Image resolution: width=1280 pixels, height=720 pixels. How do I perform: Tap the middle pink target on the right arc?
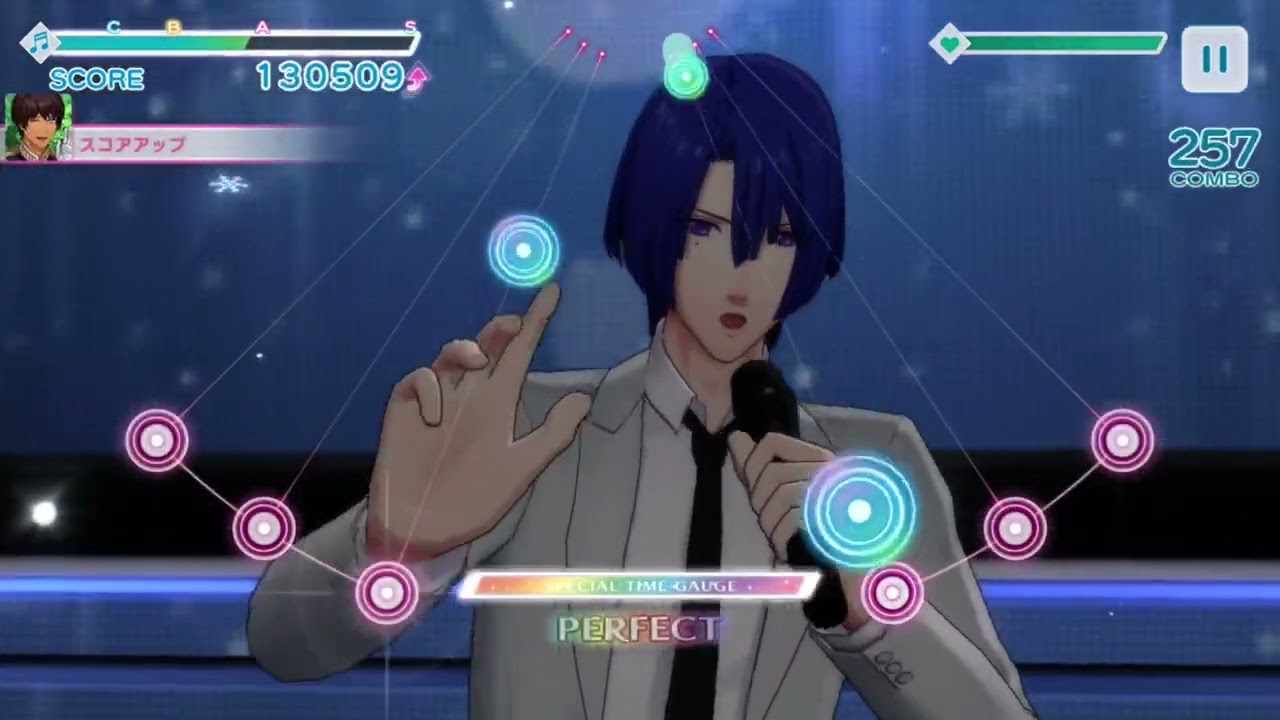[1015, 528]
